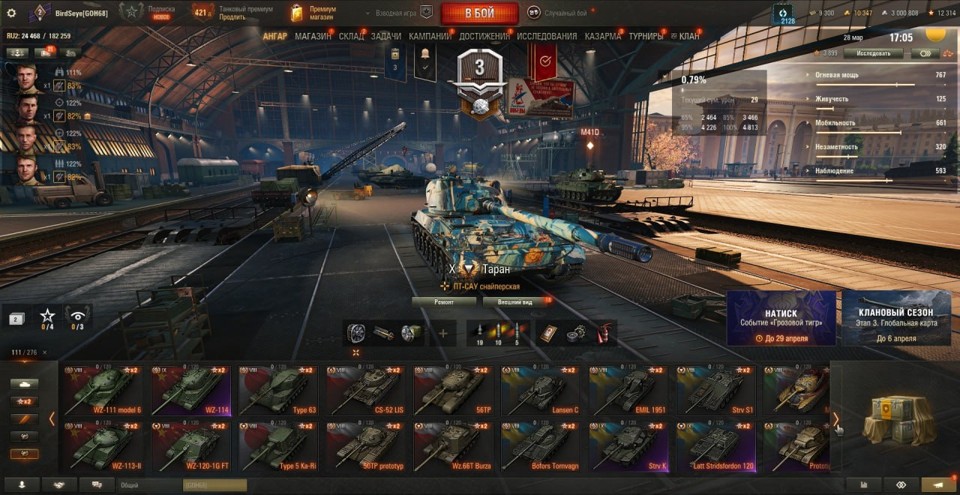Image resolution: width=960 pixels, height=495 pixels.
Task: Pick the Strv K tank card
Action: click(x=628, y=446)
